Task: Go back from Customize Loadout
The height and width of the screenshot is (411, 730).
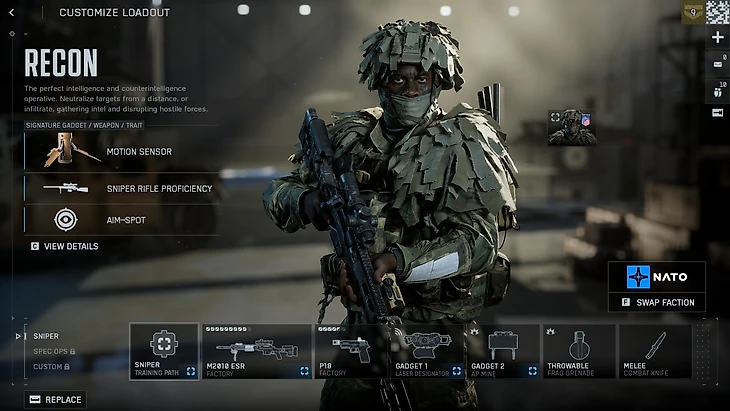Action: point(12,12)
